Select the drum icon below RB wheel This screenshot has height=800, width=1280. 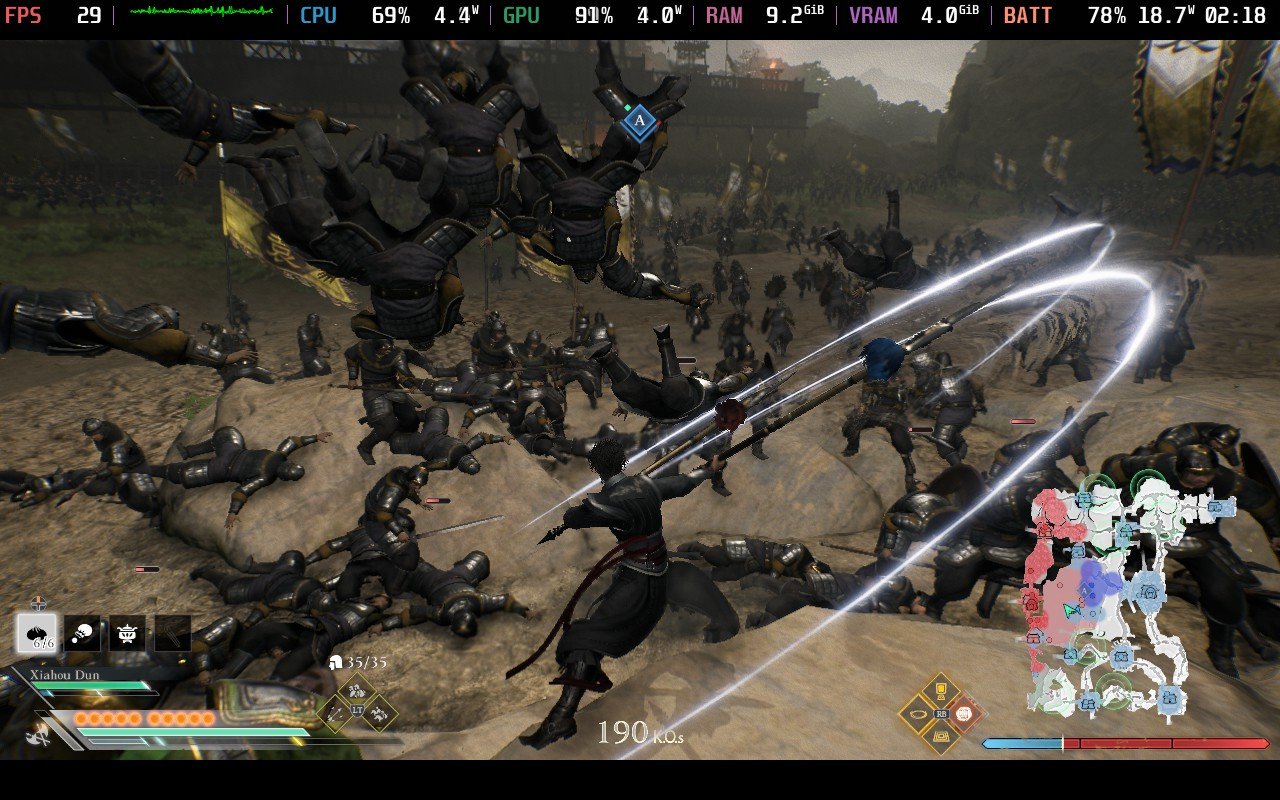tap(941, 738)
